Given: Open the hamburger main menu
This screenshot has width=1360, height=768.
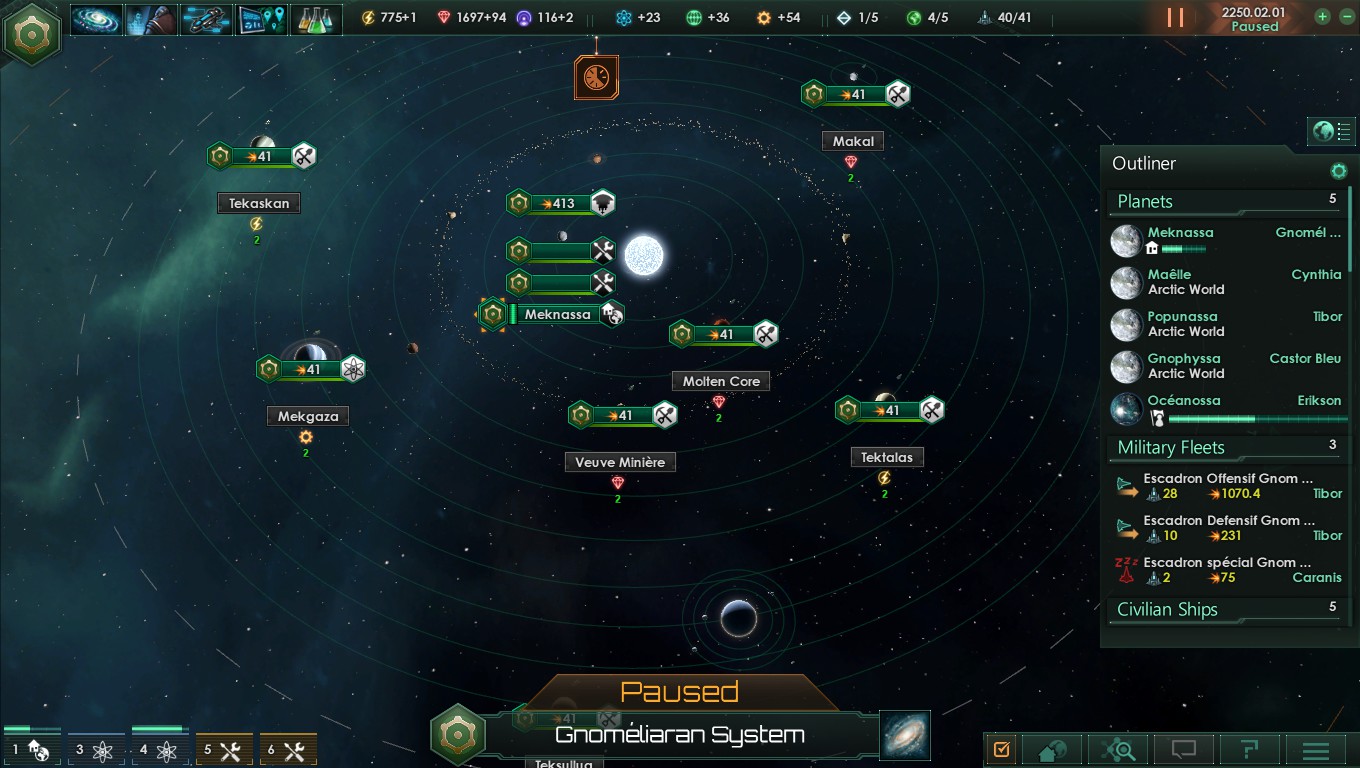Looking at the screenshot, I should tap(1316, 750).
